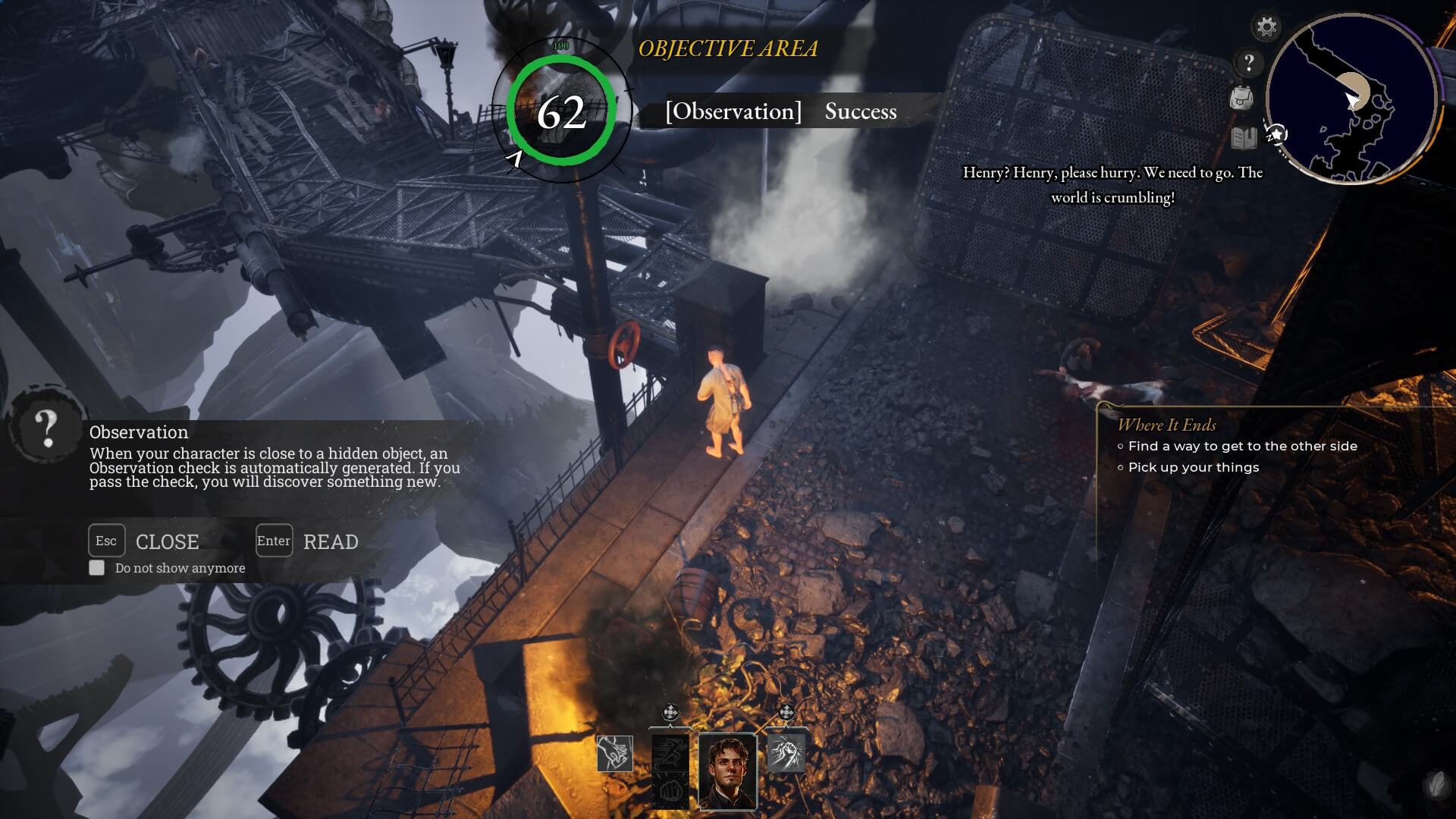Select the clenched fist ability slot

[x=670, y=792]
